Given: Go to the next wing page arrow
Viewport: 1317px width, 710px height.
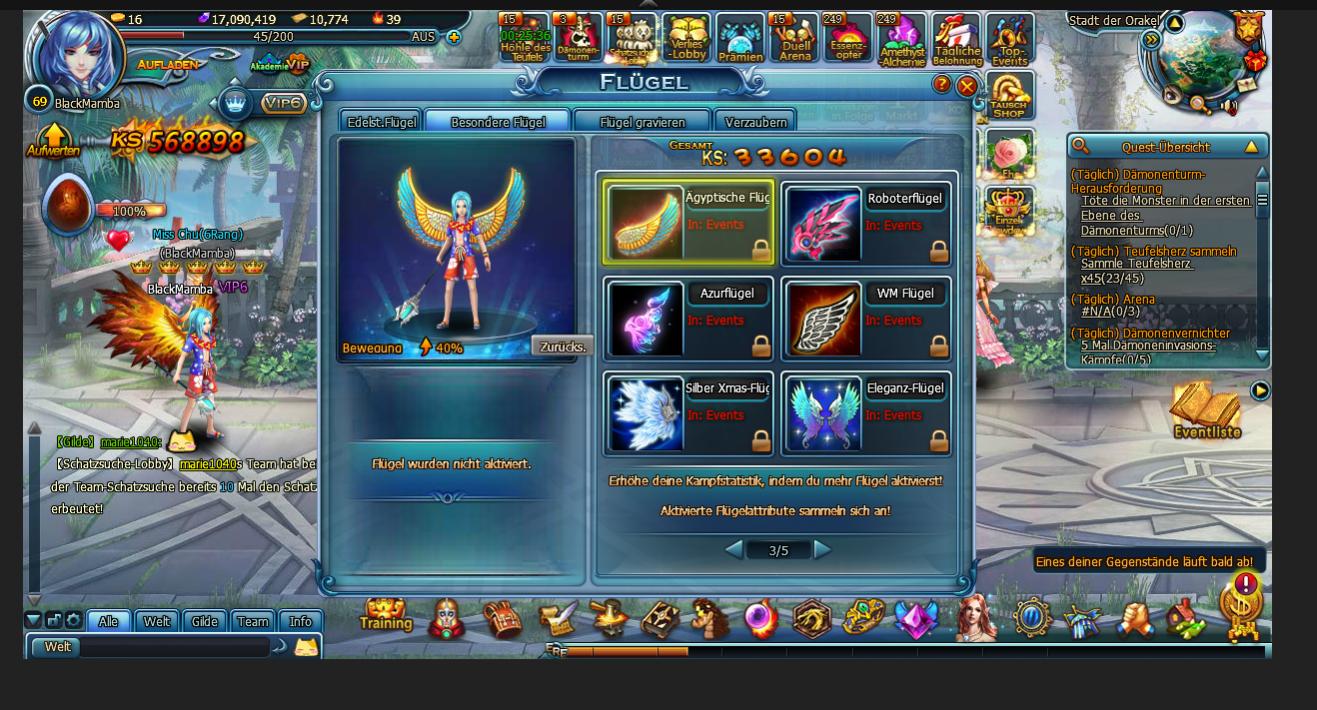Looking at the screenshot, I should [x=822, y=549].
